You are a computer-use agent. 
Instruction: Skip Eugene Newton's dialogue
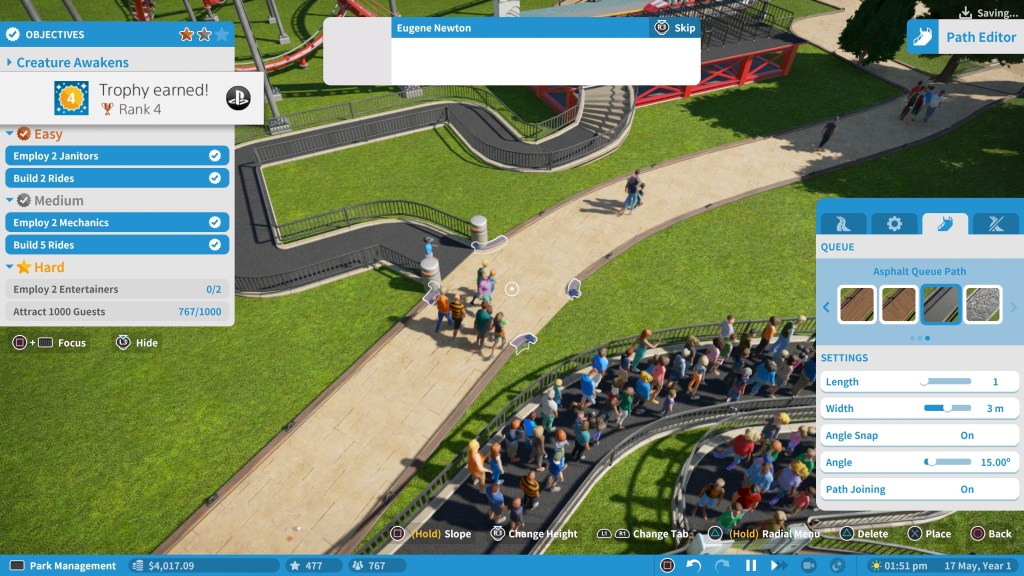click(x=675, y=28)
